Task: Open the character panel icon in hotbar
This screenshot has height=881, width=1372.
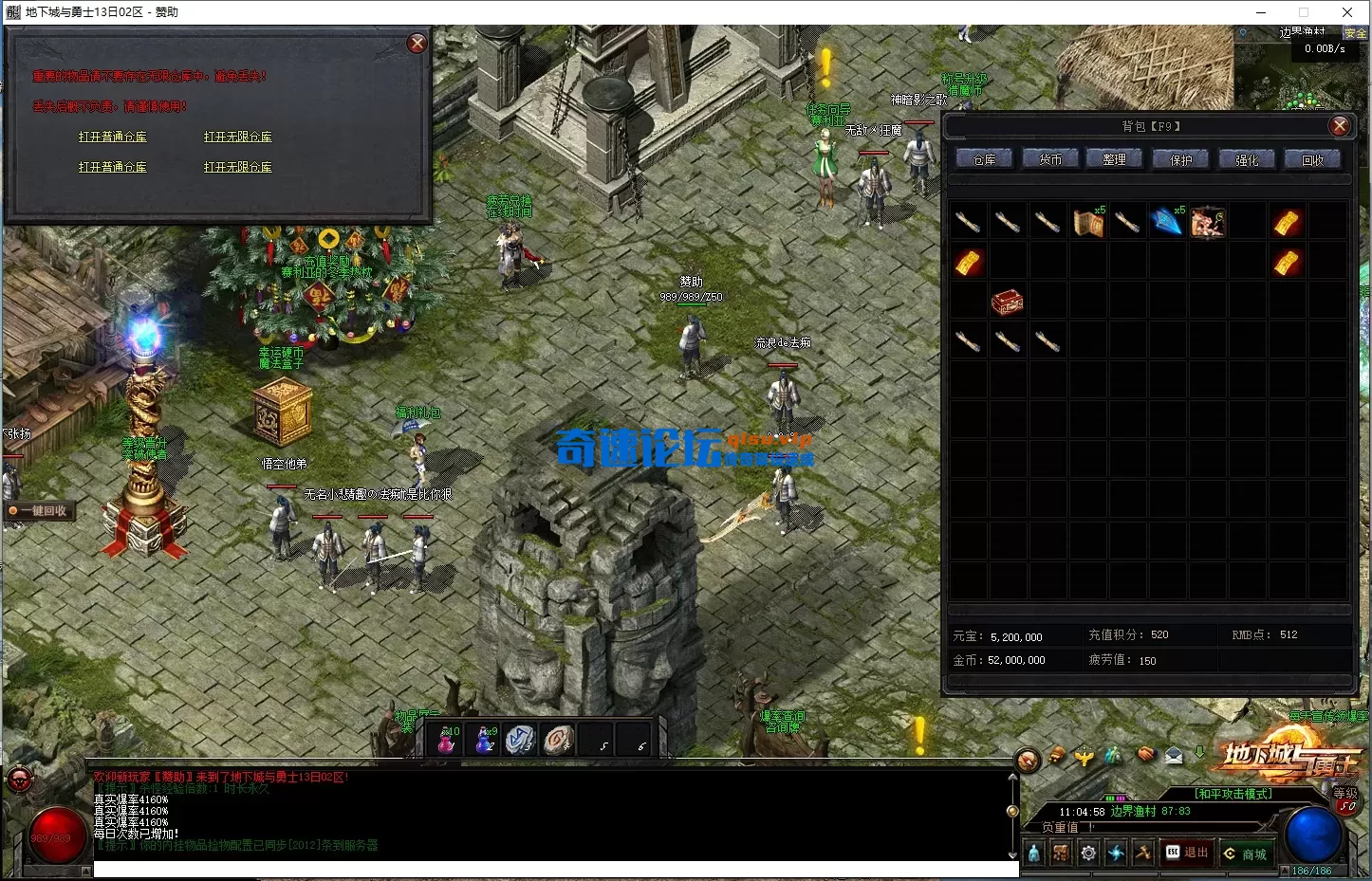Action: (x=1033, y=852)
